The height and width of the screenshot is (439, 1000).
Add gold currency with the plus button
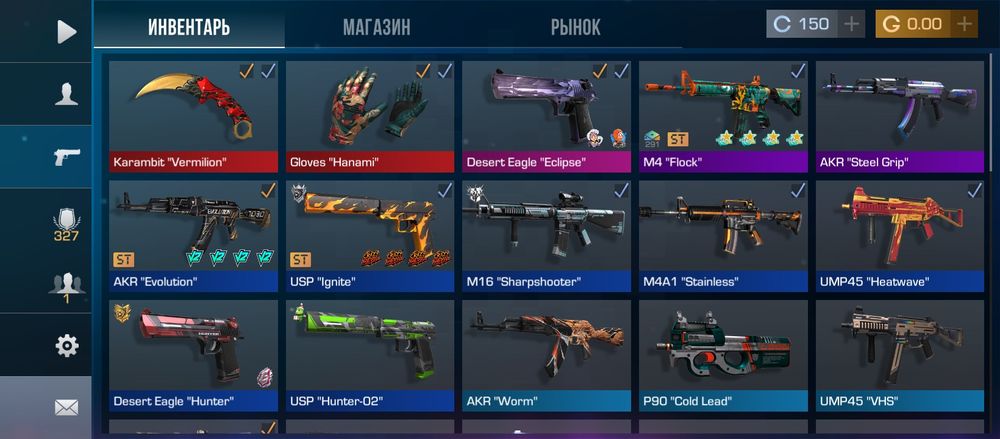click(x=964, y=24)
